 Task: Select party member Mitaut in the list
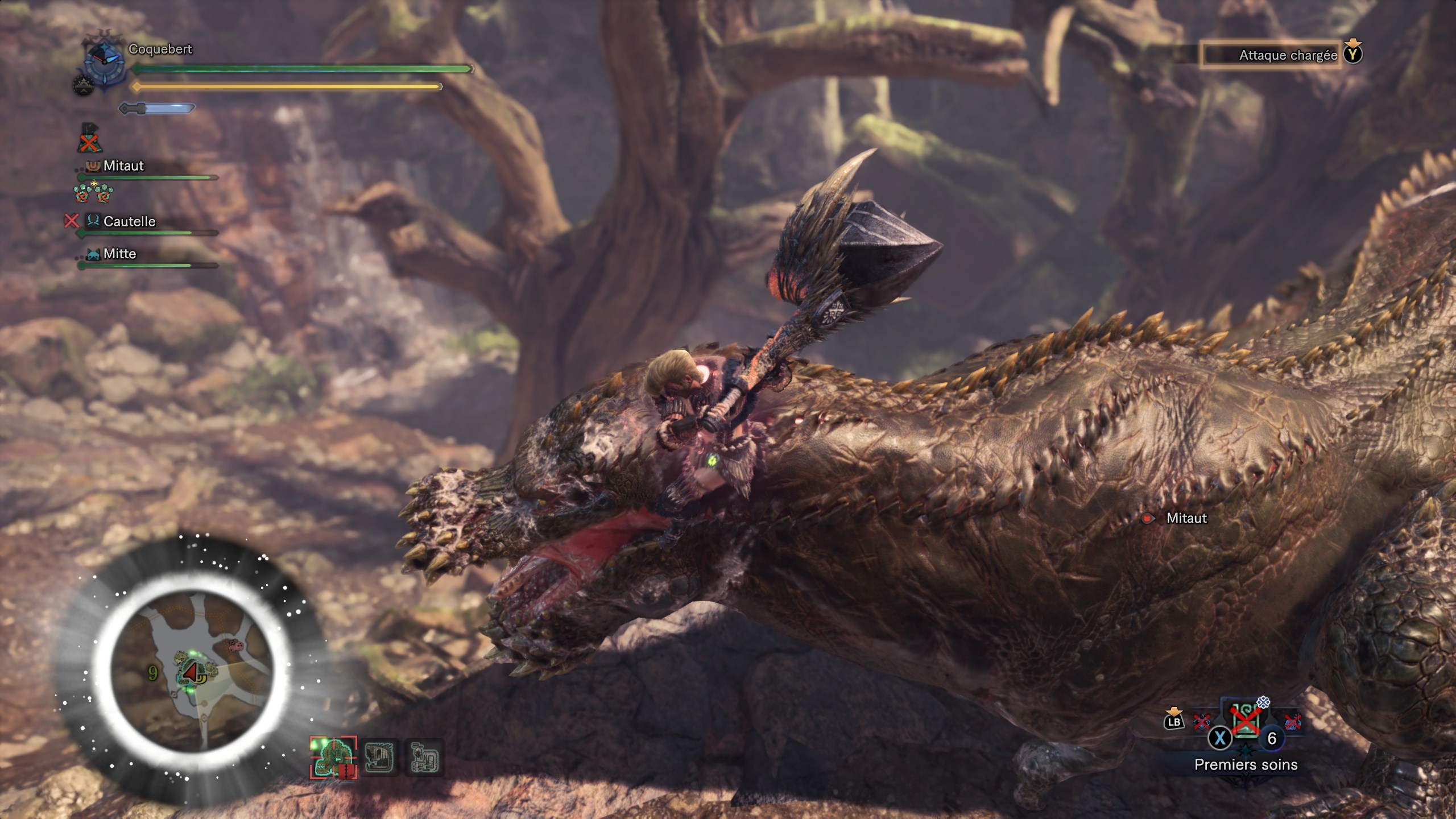click(x=123, y=166)
